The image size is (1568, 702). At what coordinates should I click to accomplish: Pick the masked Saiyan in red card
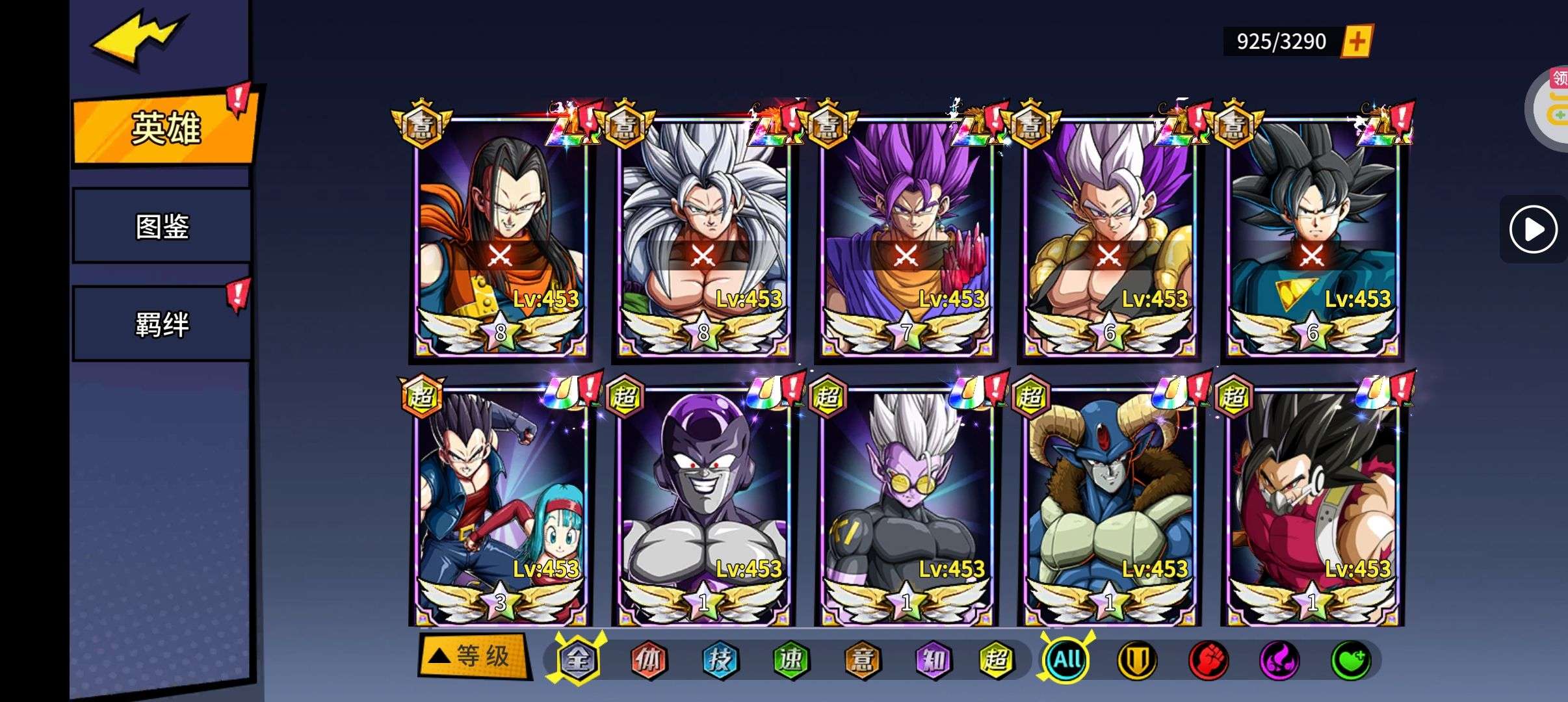click(1312, 507)
